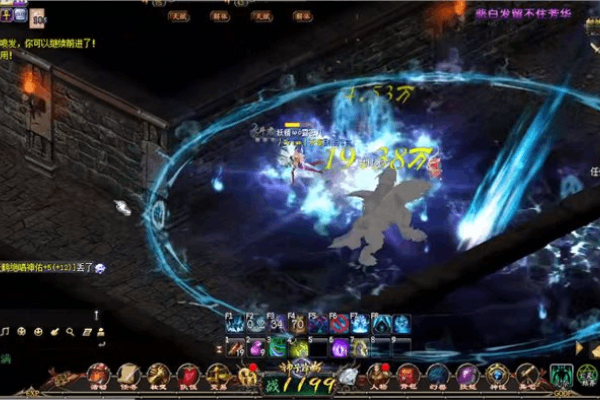Open the 幻兽 pet menu button

pyautogui.click(x=438, y=377)
